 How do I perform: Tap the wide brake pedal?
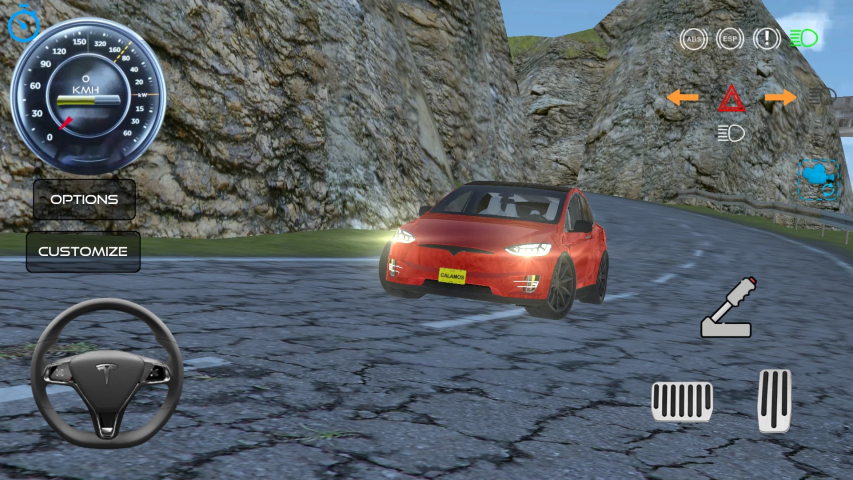[682, 401]
